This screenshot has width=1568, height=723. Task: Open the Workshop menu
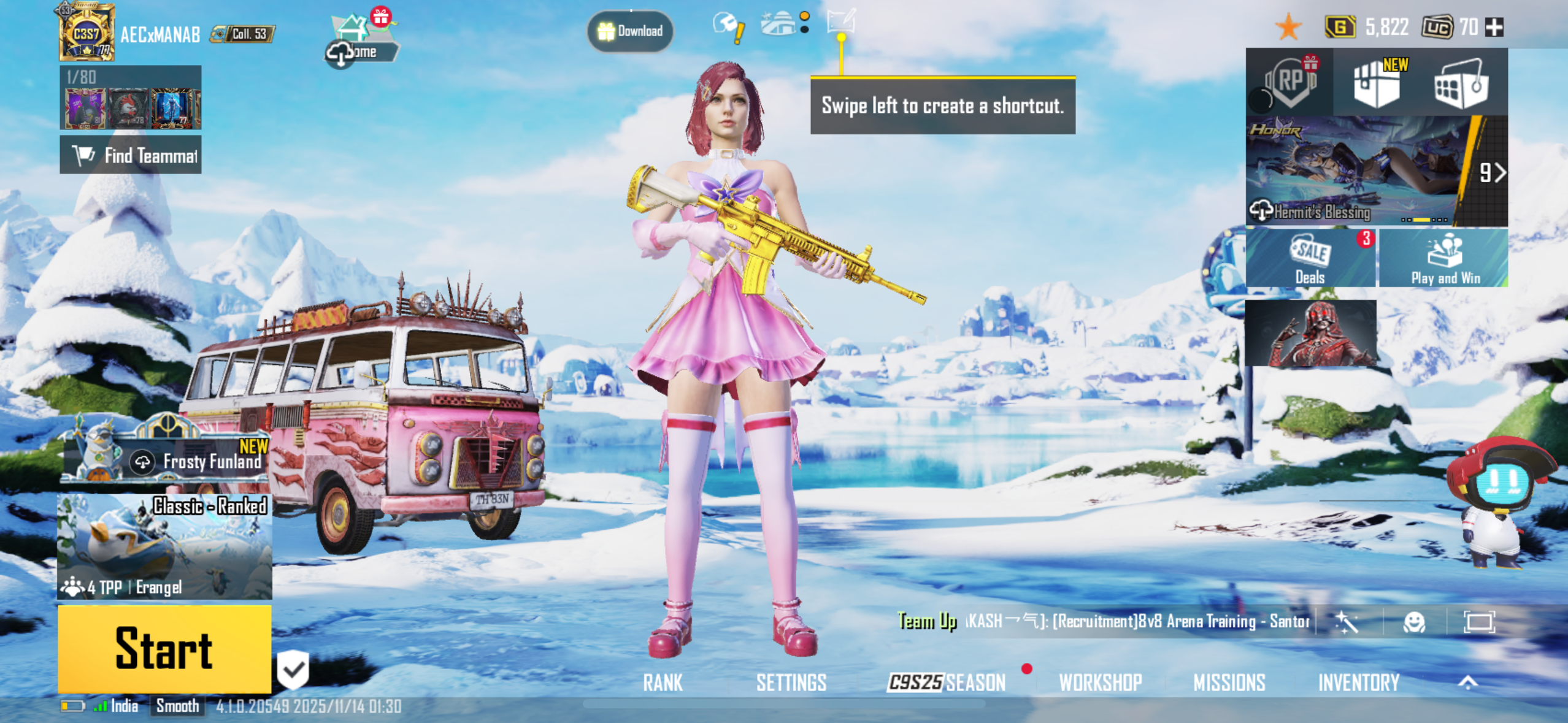(x=1101, y=682)
